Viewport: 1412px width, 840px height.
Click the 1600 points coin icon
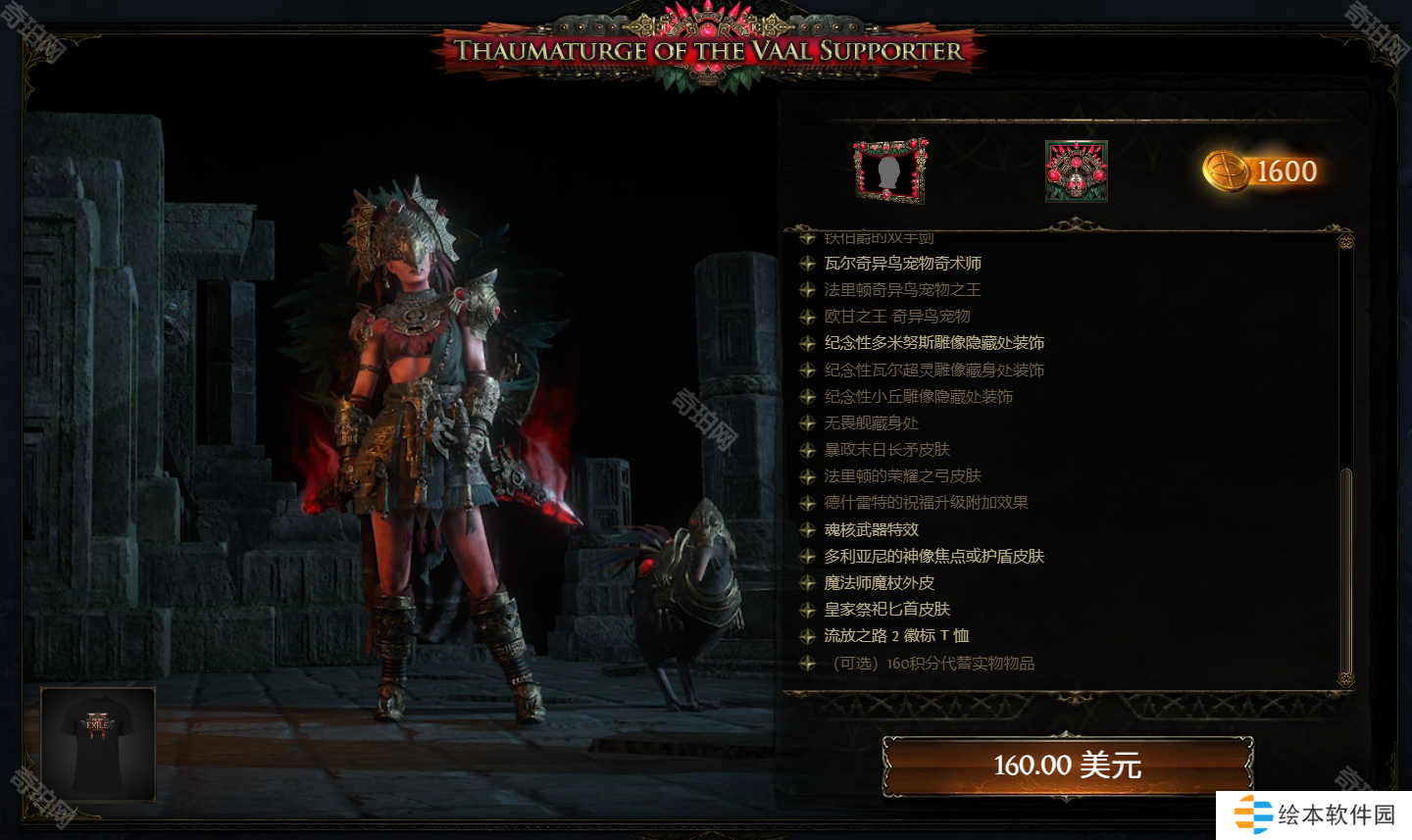tap(1226, 172)
